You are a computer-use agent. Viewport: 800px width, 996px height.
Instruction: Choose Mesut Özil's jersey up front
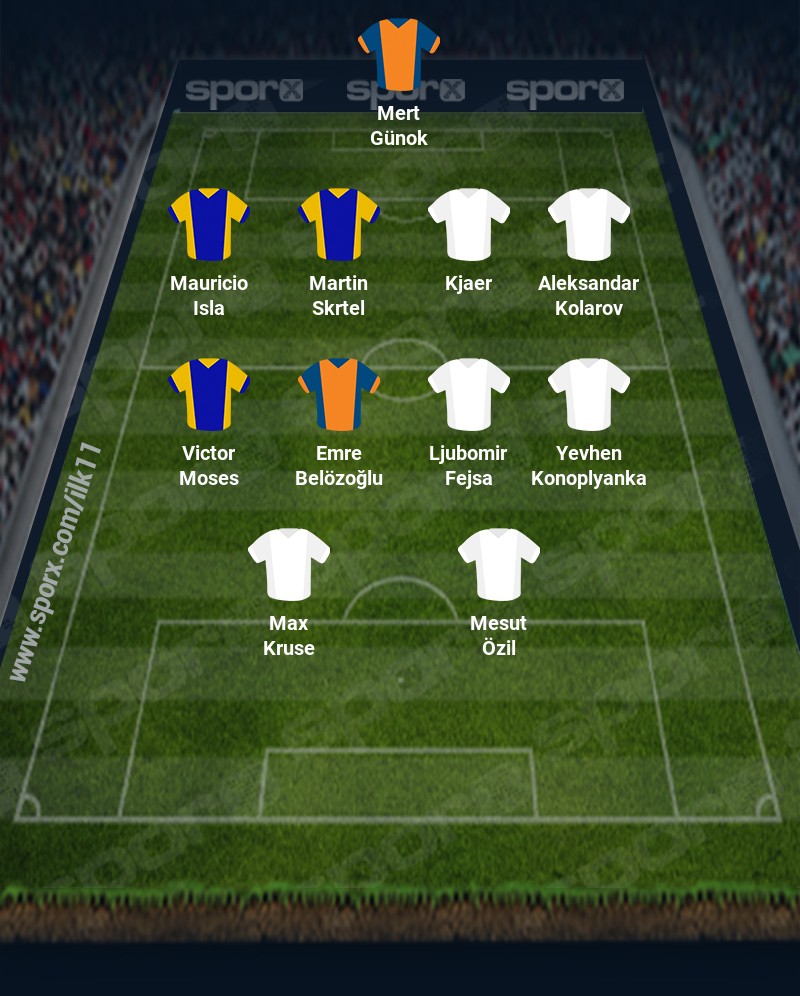pyautogui.click(x=498, y=564)
